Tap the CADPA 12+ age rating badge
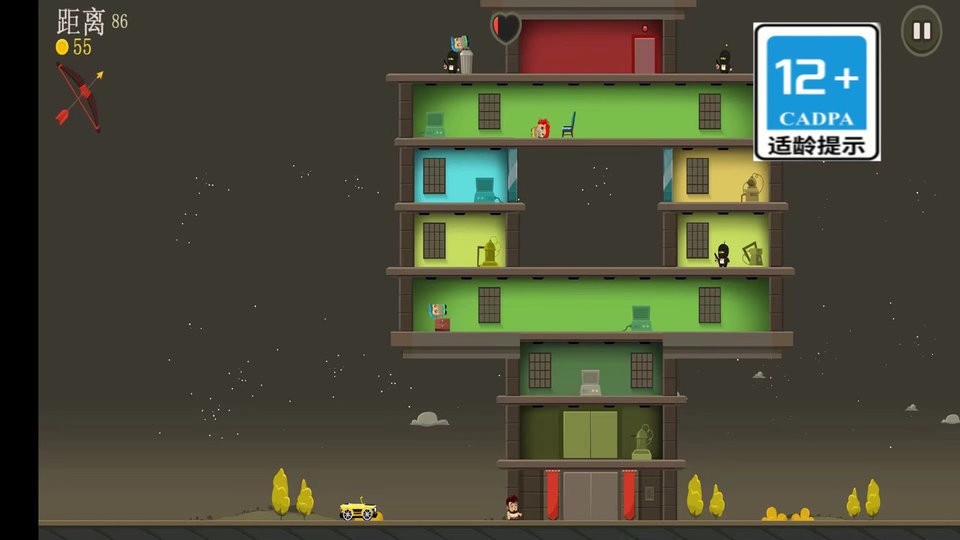Image resolution: width=960 pixels, height=540 pixels. point(816,92)
